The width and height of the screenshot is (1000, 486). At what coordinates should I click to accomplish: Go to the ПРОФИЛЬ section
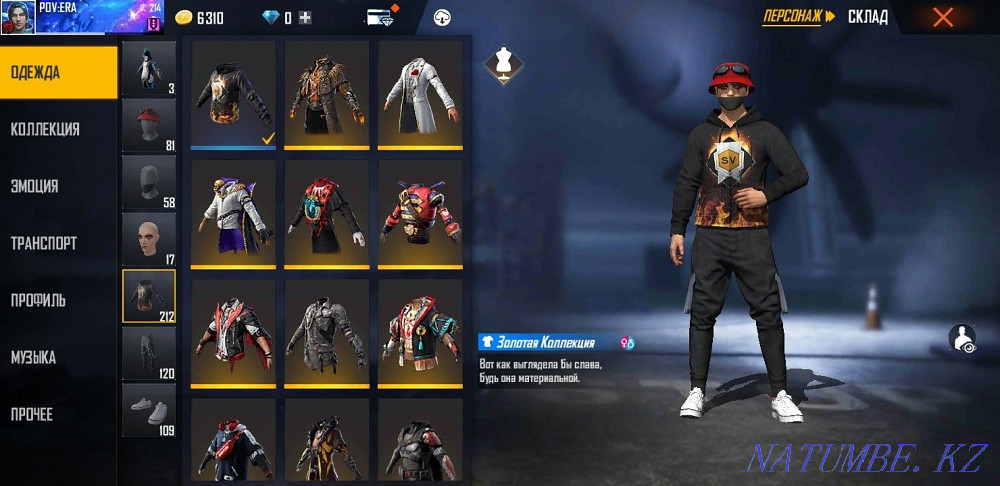pos(58,300)
